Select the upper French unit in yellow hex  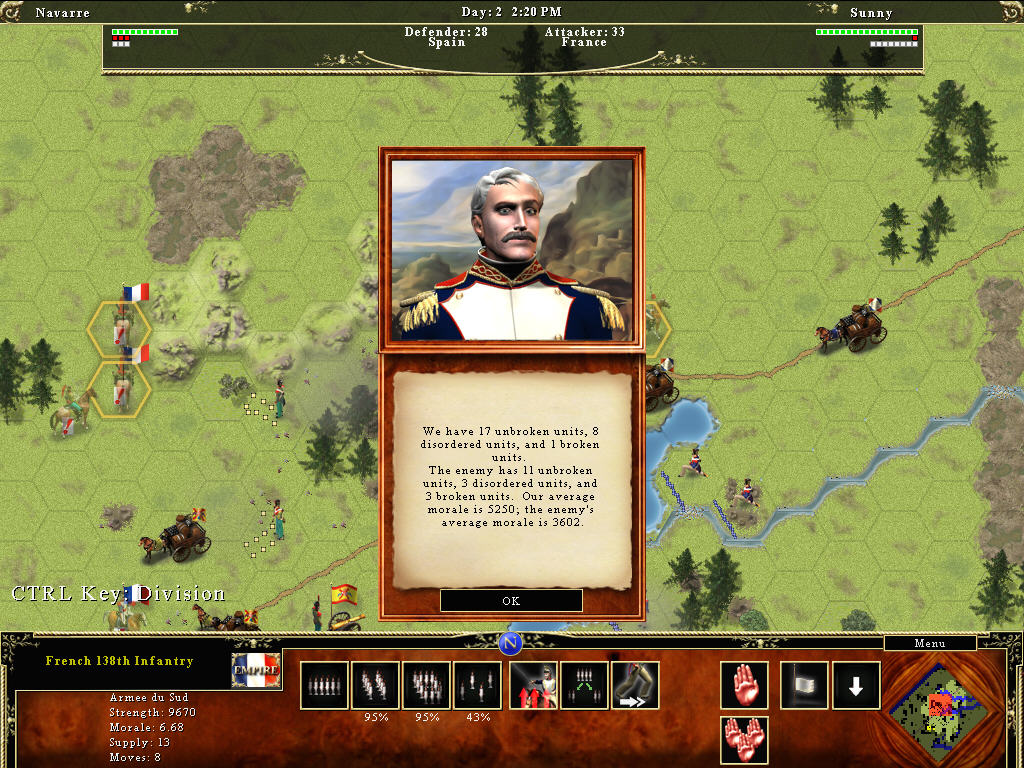(x=120, y=326)
